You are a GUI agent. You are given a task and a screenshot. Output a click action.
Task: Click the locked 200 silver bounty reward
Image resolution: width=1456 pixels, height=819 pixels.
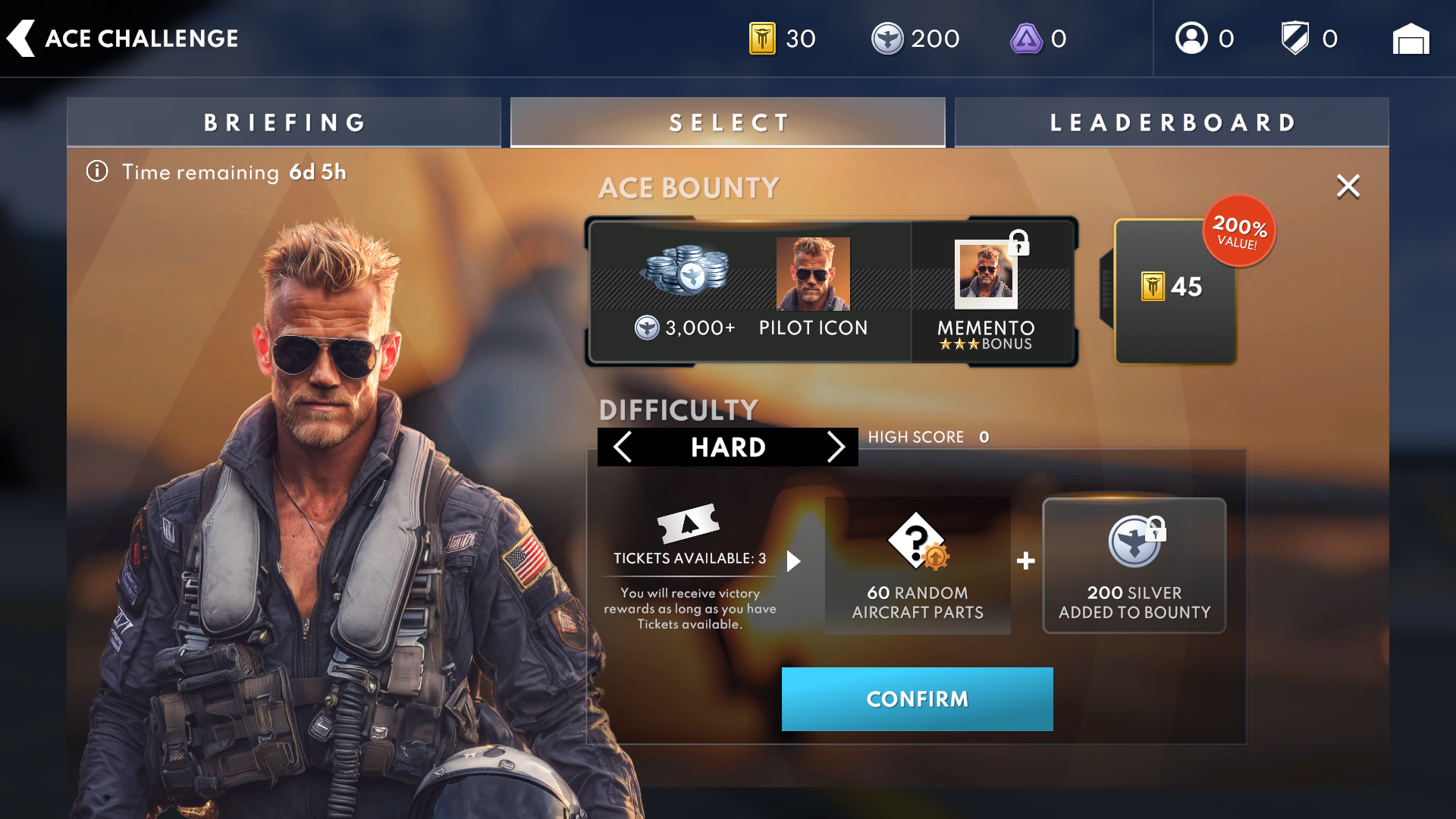[1133, 565]
